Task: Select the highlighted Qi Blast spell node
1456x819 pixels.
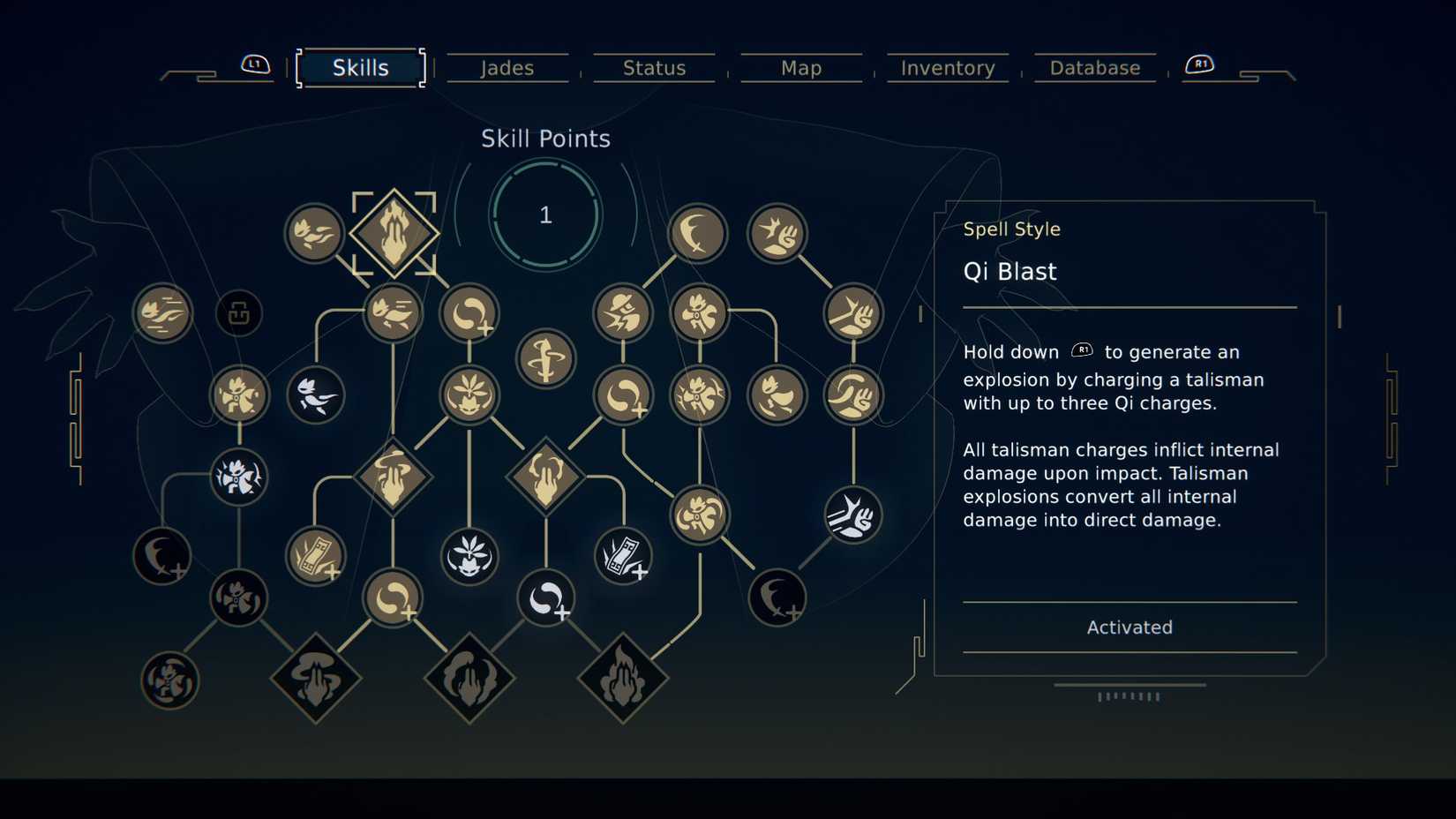Action: (x=395, y=234)
